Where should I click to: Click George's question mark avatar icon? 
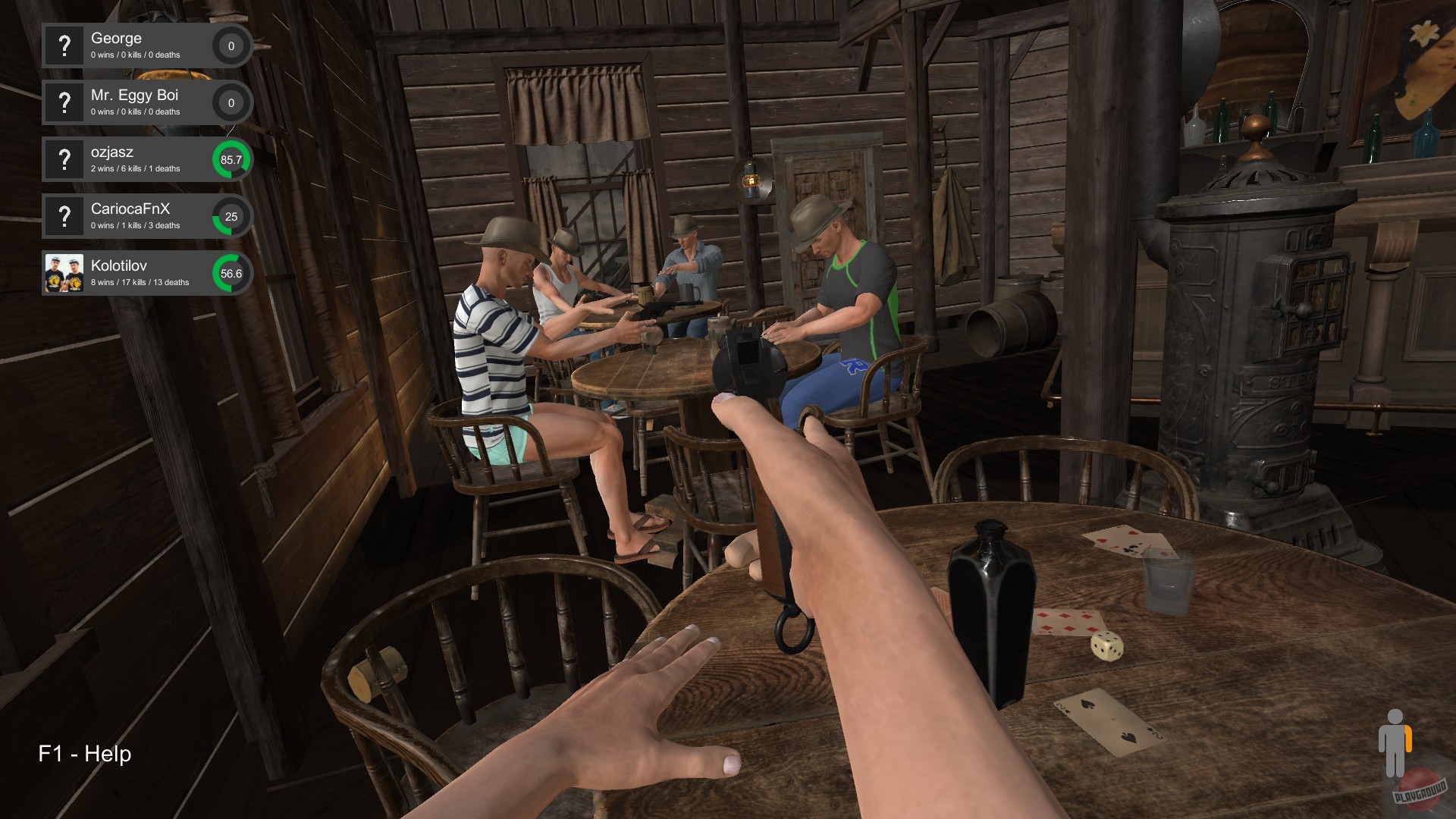[64, 45]
